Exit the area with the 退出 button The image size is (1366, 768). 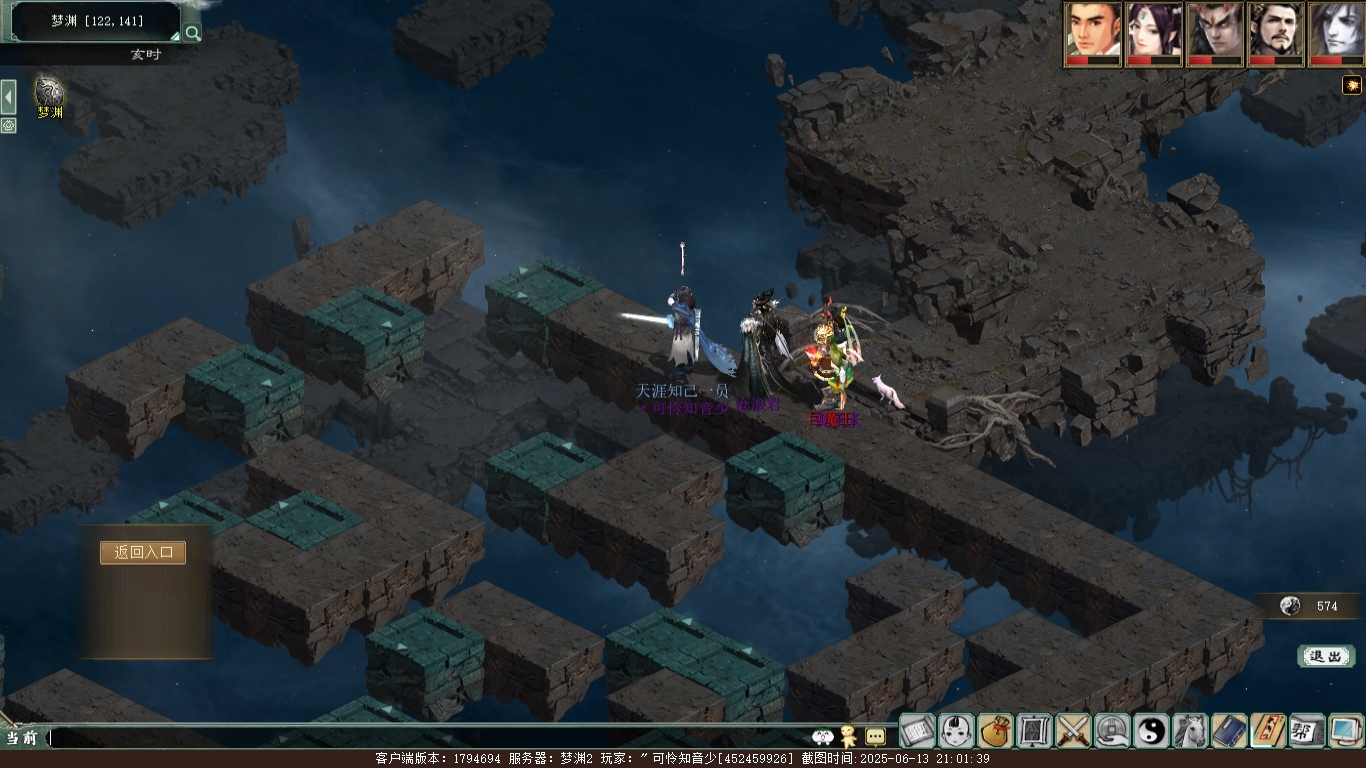(1326, 656)
